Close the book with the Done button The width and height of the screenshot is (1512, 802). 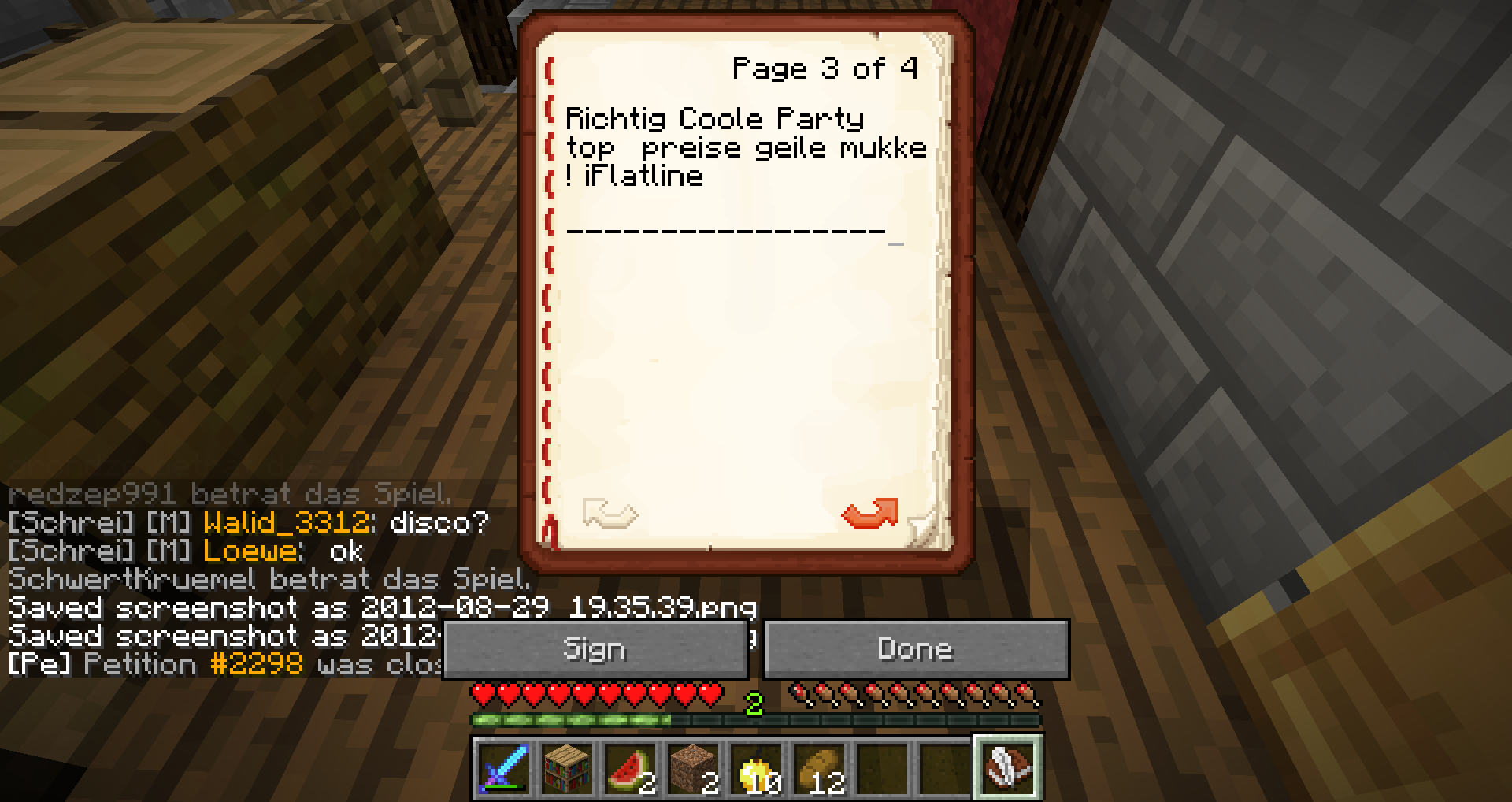[x=916, y=649]
